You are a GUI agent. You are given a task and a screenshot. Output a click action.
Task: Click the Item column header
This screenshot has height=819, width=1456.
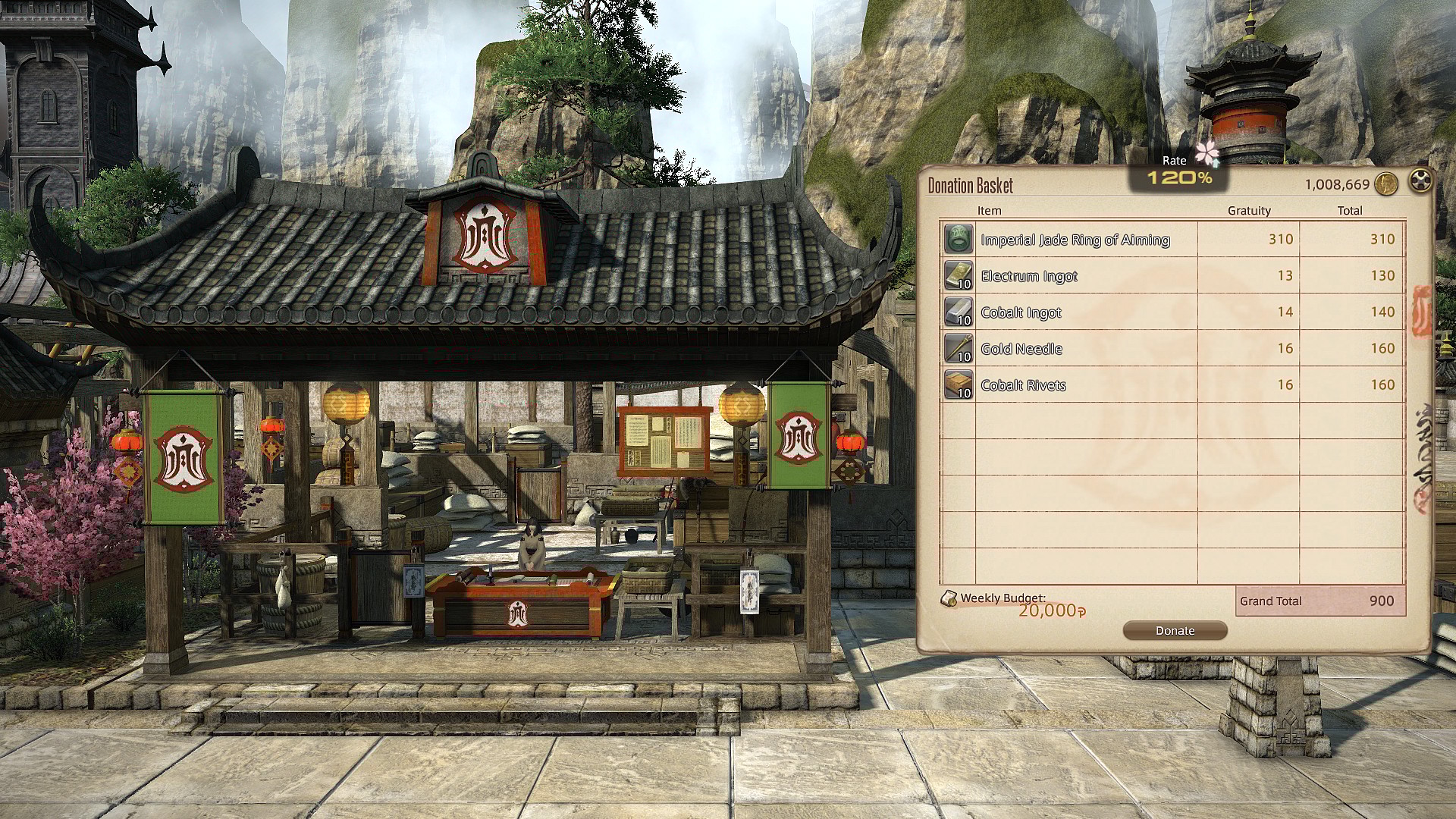[x=987, y=211]
